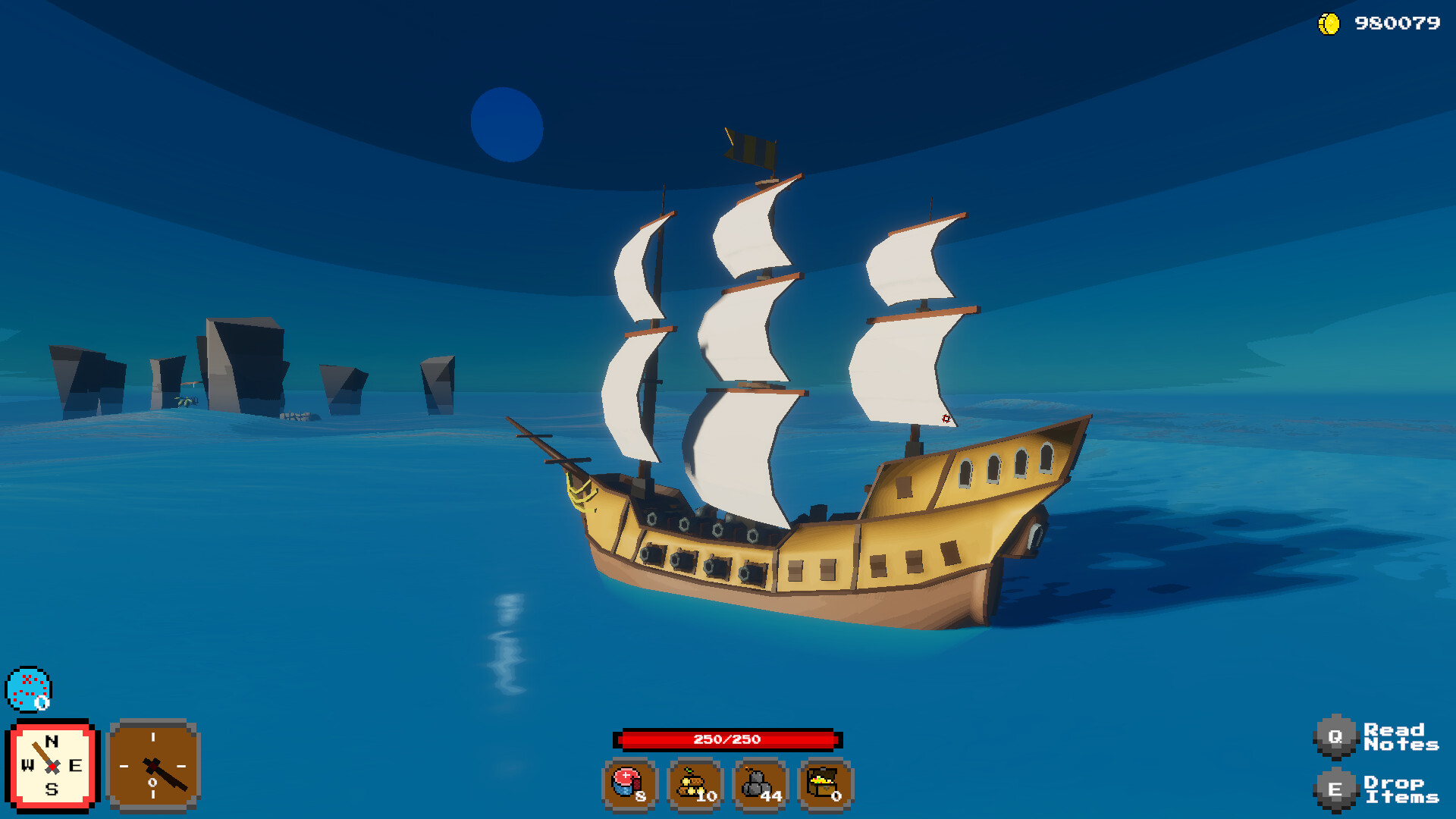Image resolution: width=1456 pixels, height=819 pixels.
Task: Click the moon in the night sky
Action: point(507,124)
